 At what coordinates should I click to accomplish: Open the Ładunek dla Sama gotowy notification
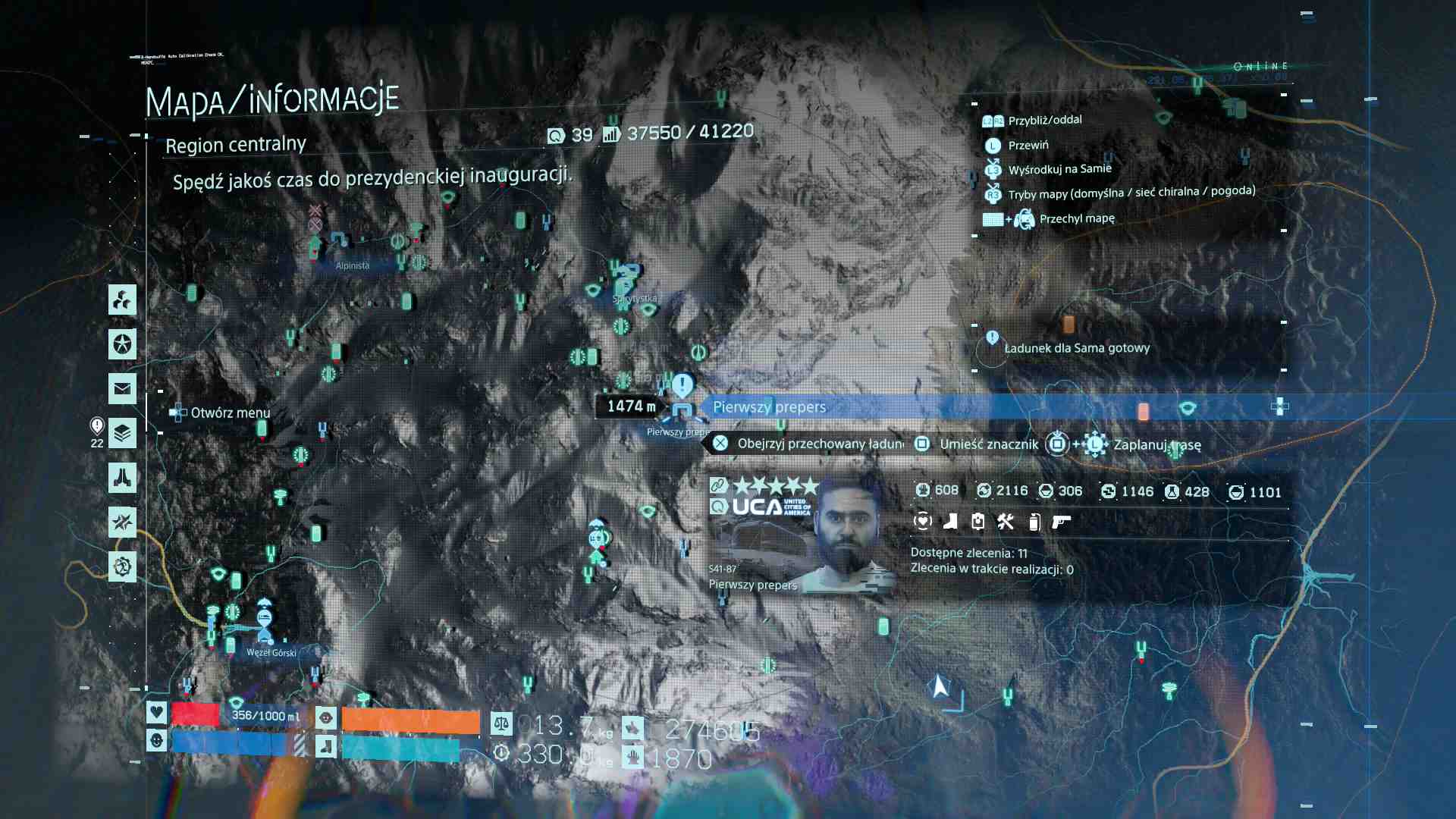tap(1076, 348)
